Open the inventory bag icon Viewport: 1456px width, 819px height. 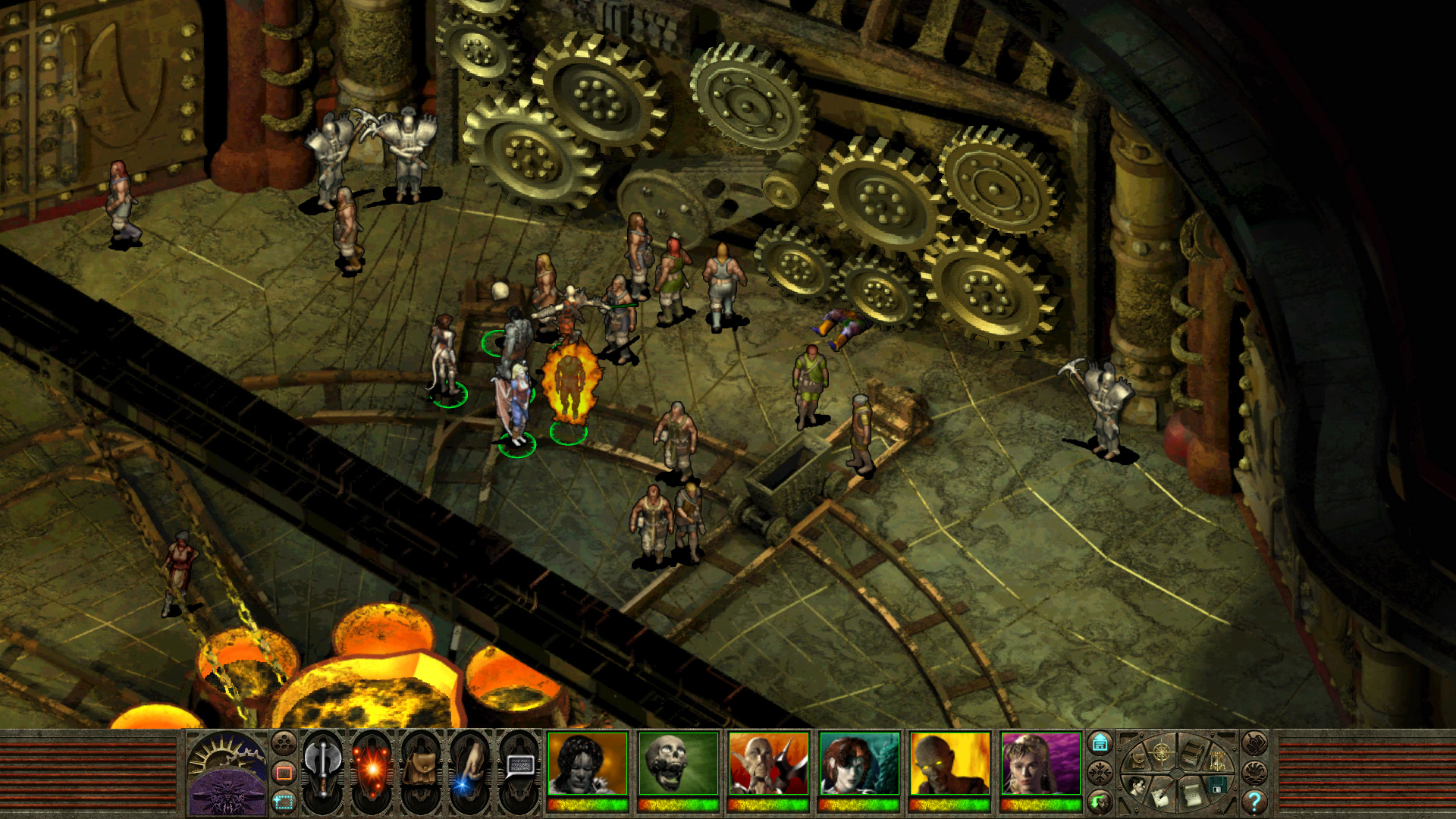pos(421,767)
